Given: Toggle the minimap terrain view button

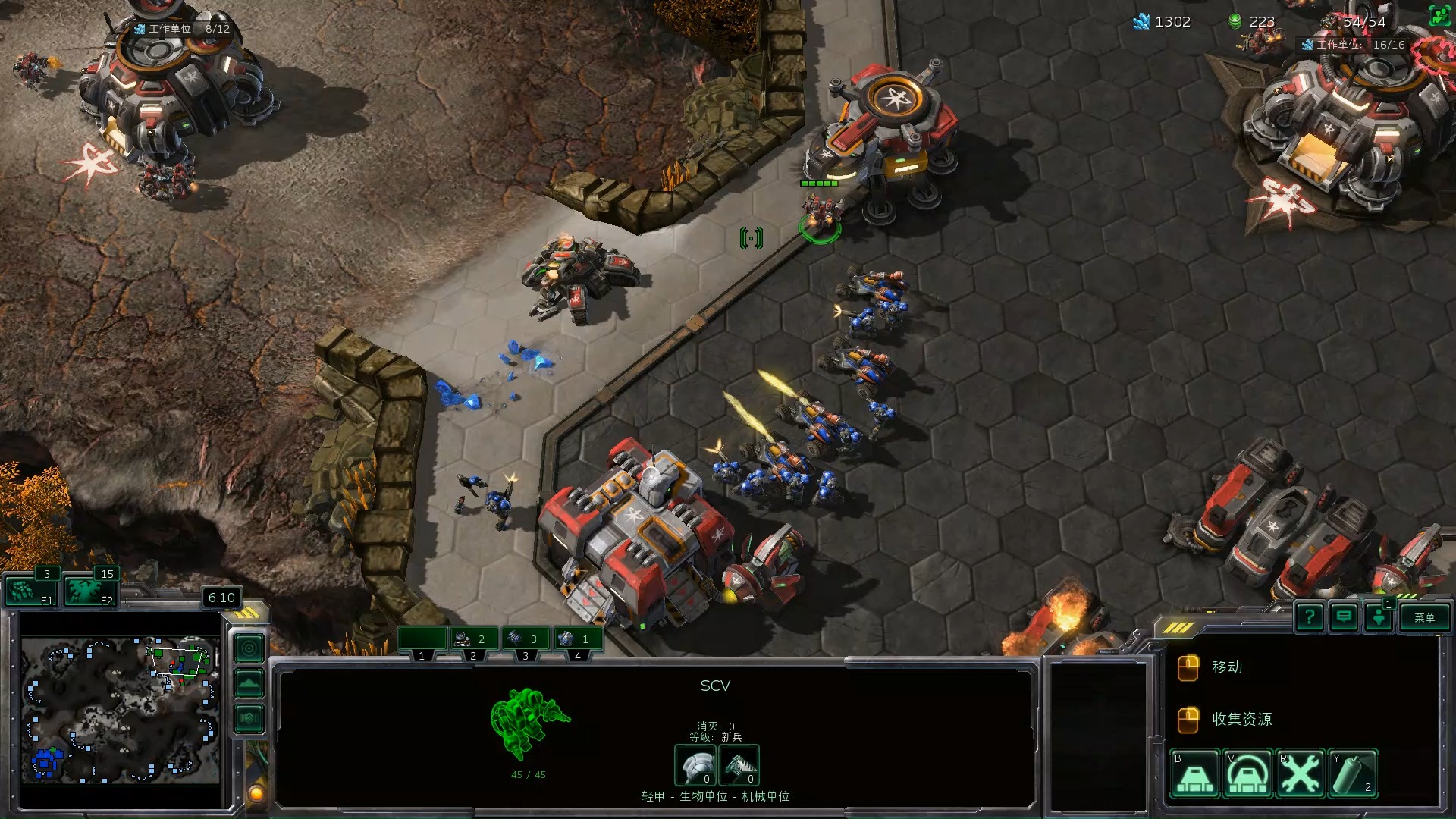Looking at the screenshot, I should [x=249, y=683].
